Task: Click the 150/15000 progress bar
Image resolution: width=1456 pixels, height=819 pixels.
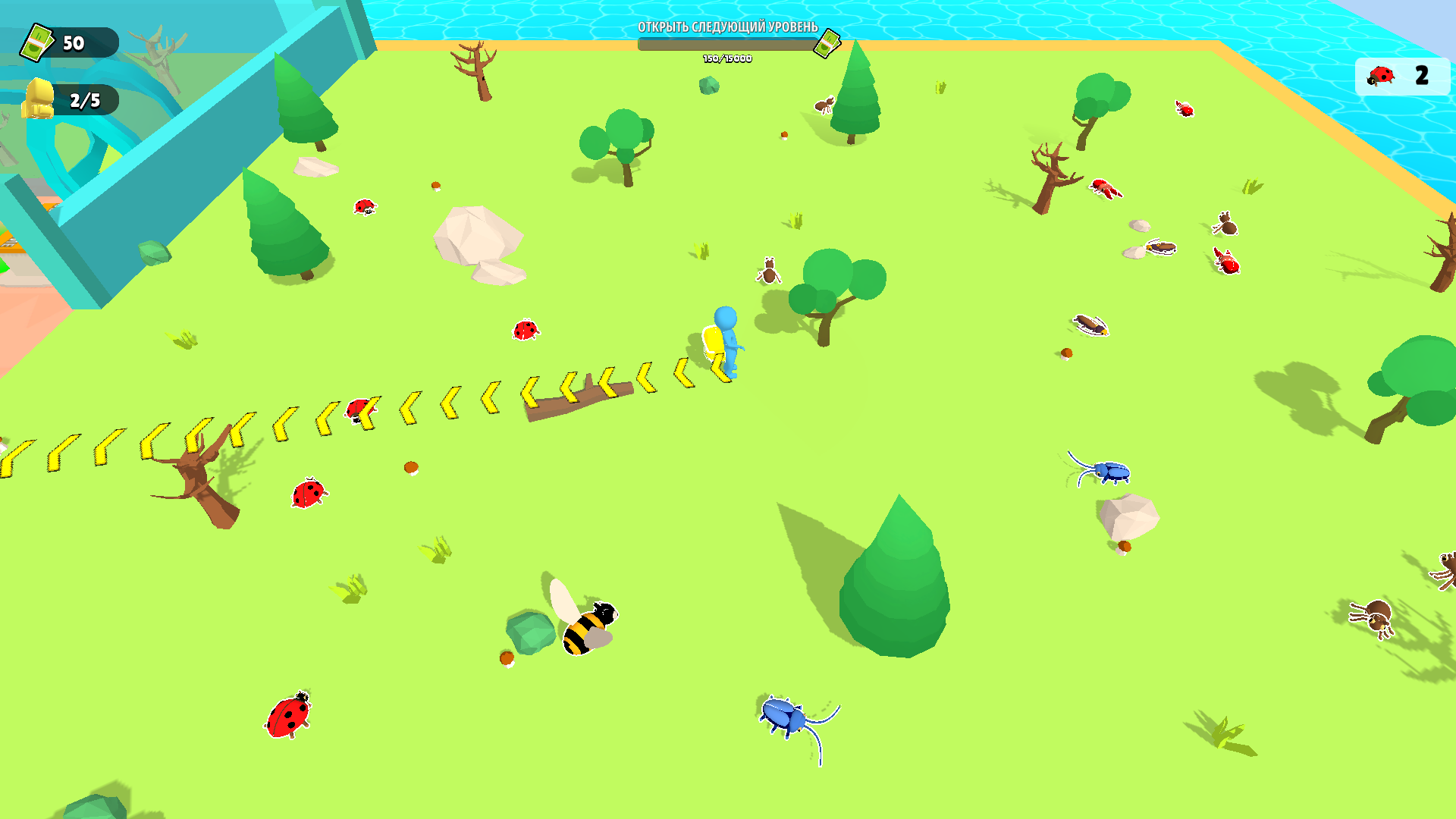Action: (726, 45)
